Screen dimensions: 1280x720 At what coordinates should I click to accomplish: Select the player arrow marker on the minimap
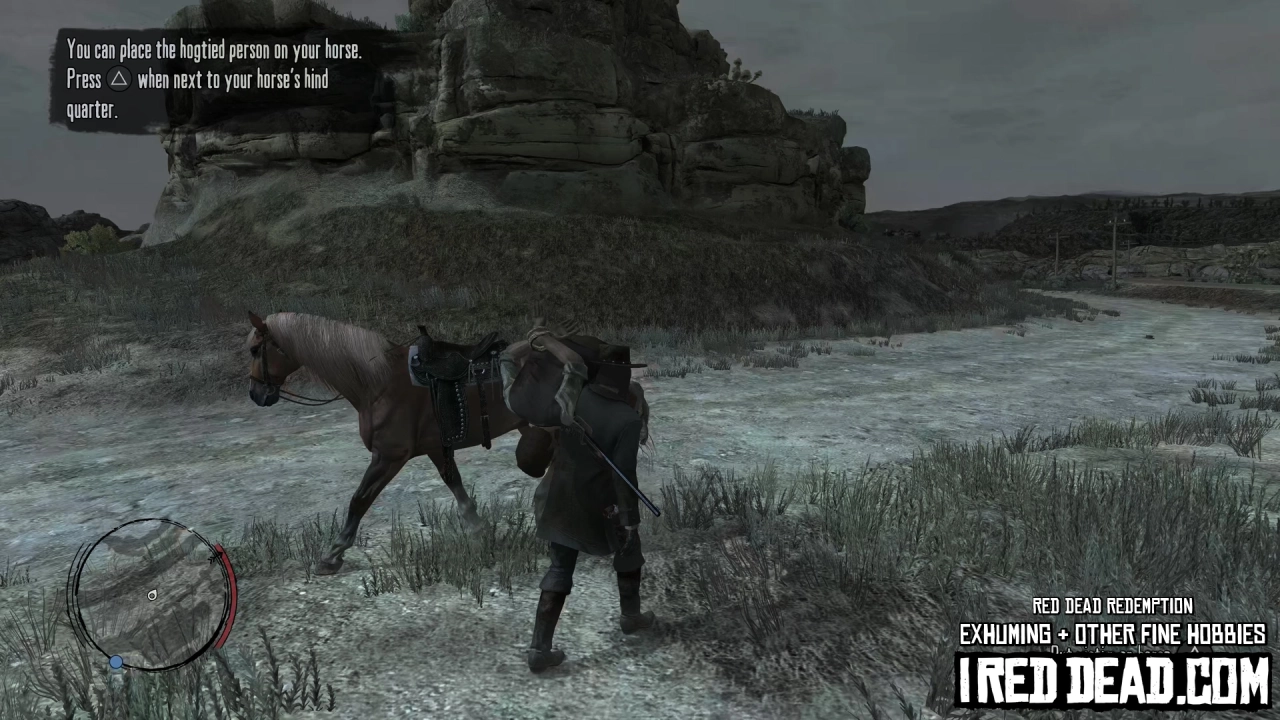tap(152, 595)
